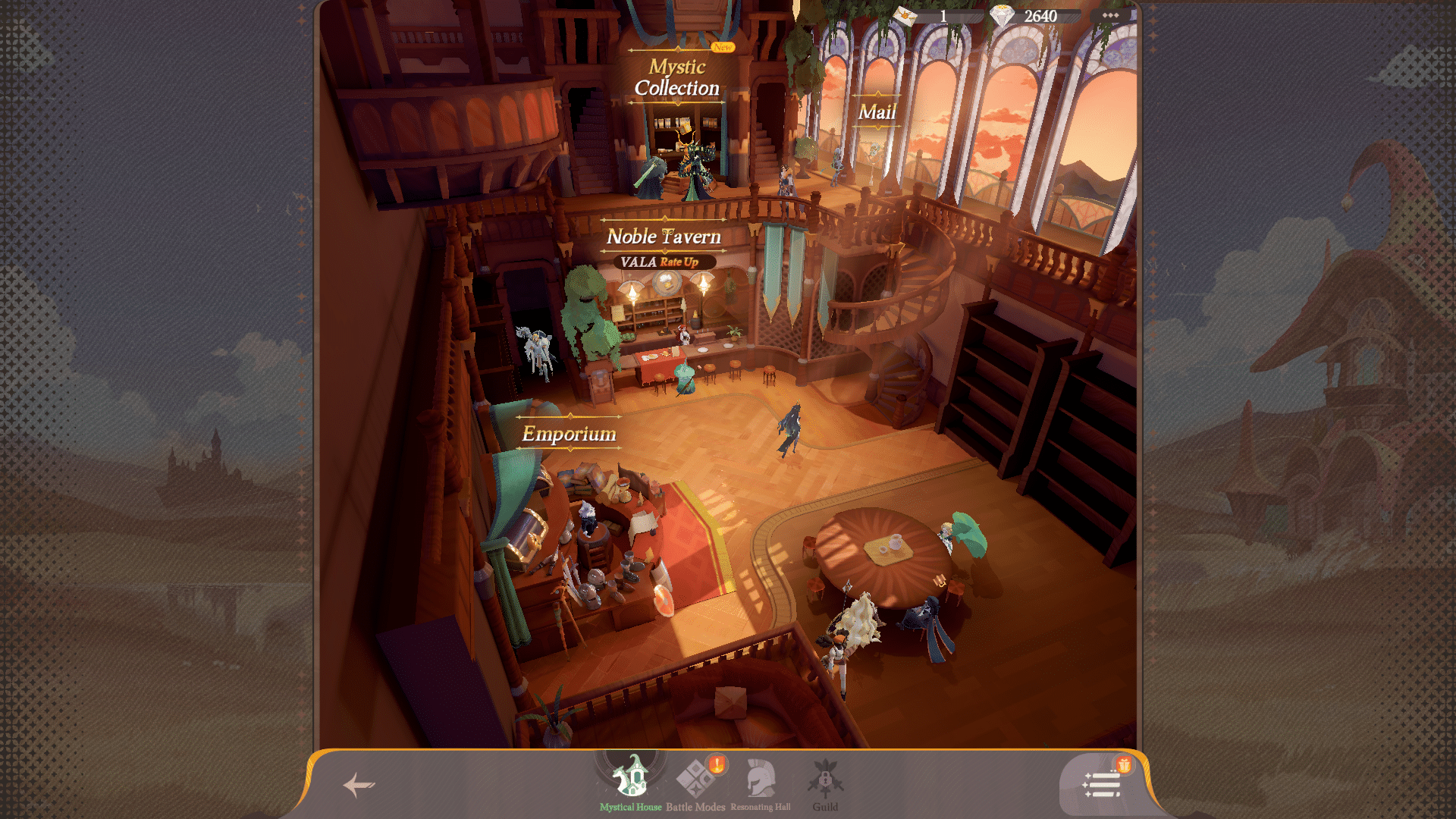Tap the back arrow in the bottom bar
1456x819 pixels.
coord(358,784)
